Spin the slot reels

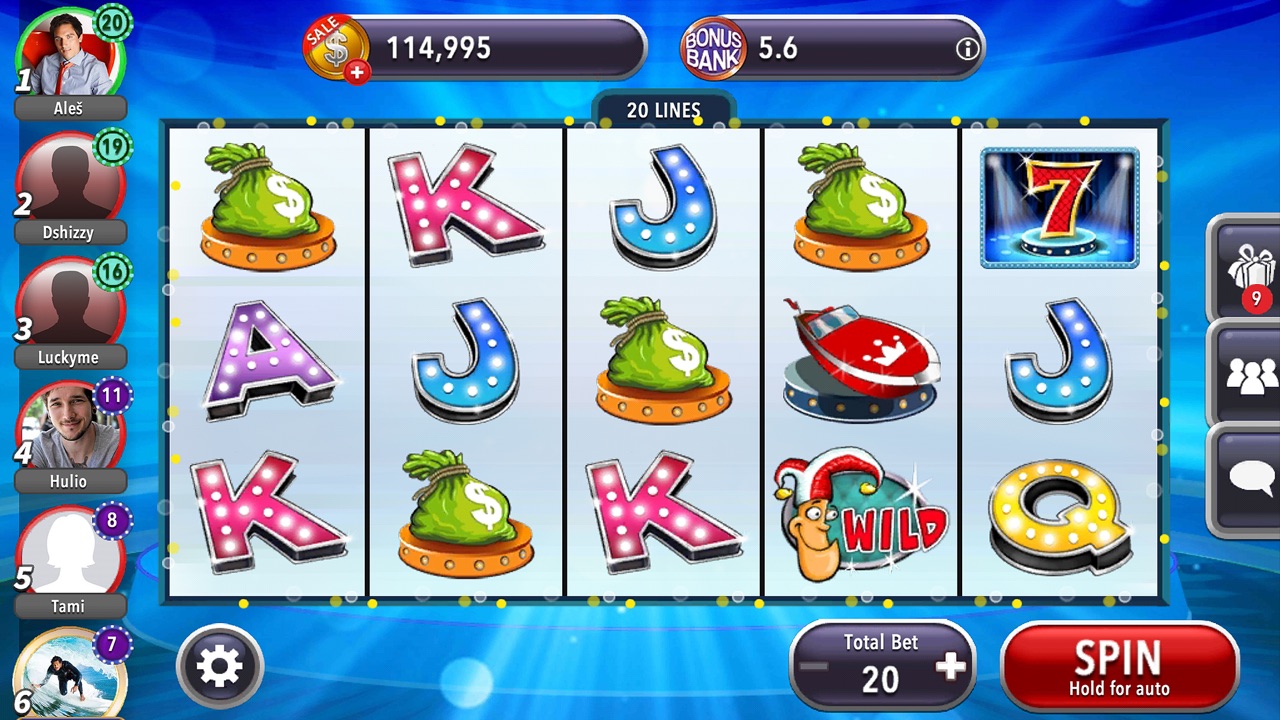(1119, 666)
